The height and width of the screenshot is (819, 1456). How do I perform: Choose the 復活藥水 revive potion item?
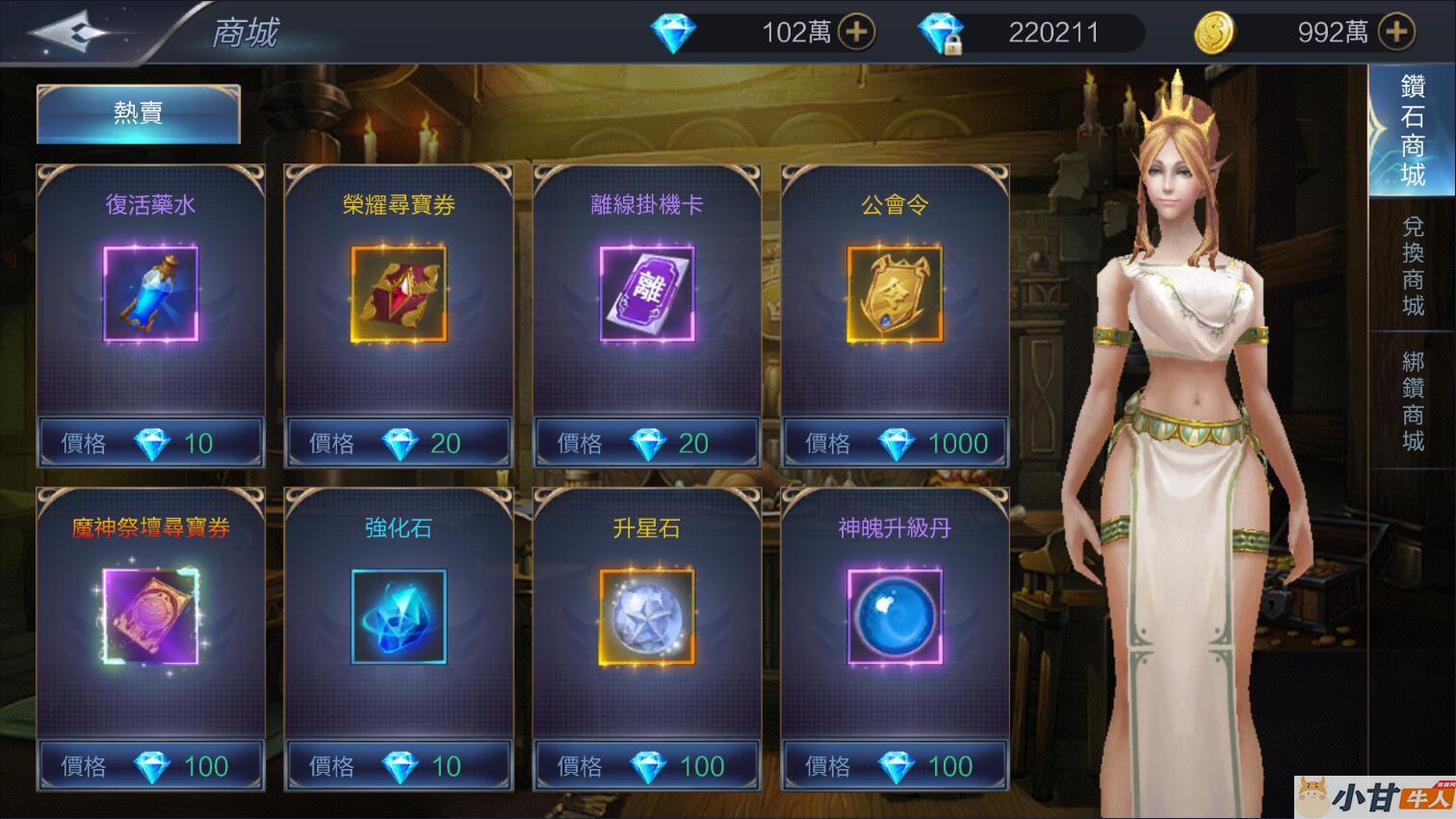click(150, 294)
